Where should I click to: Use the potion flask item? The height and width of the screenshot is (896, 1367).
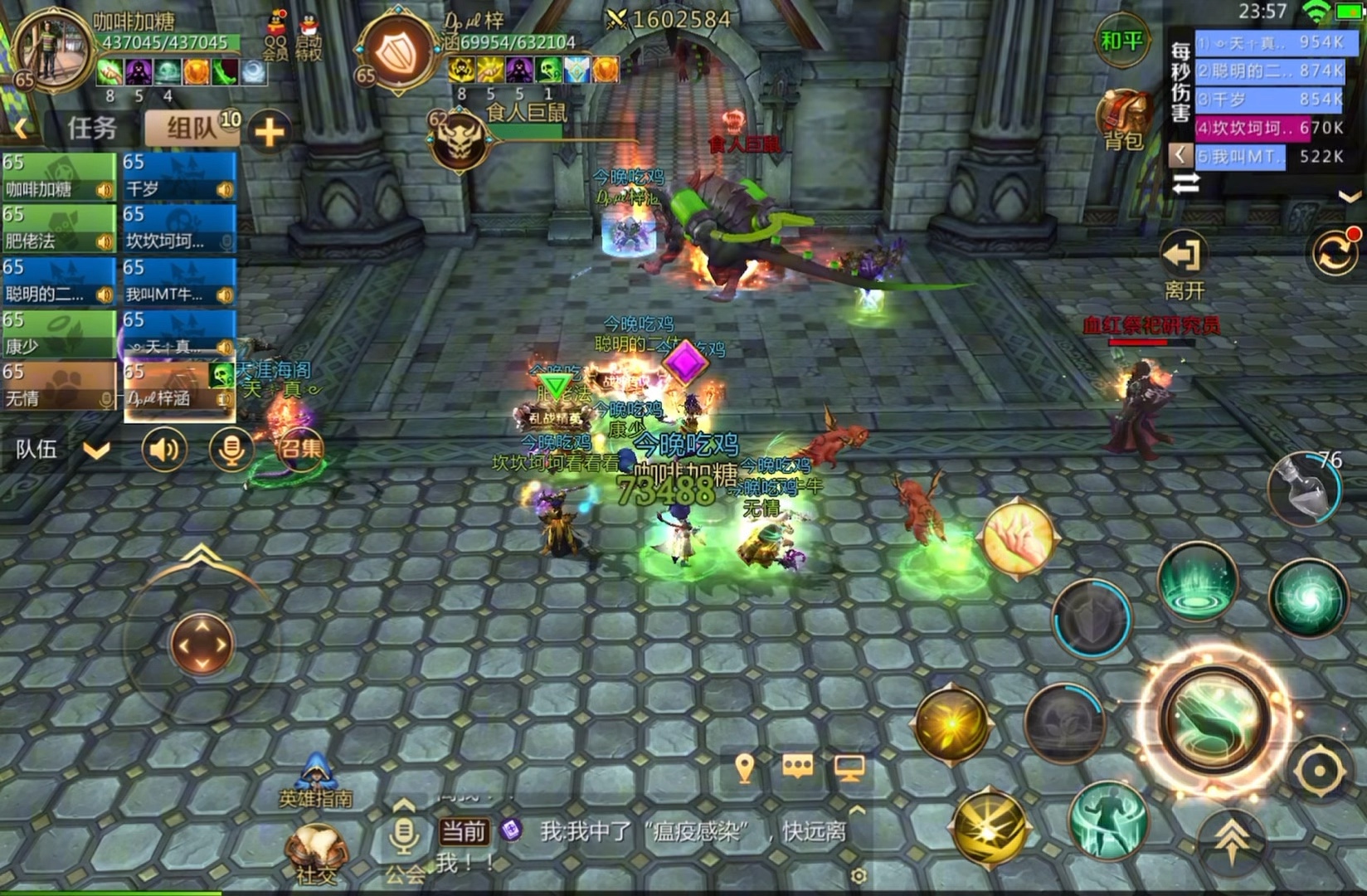click(1303, 489)
